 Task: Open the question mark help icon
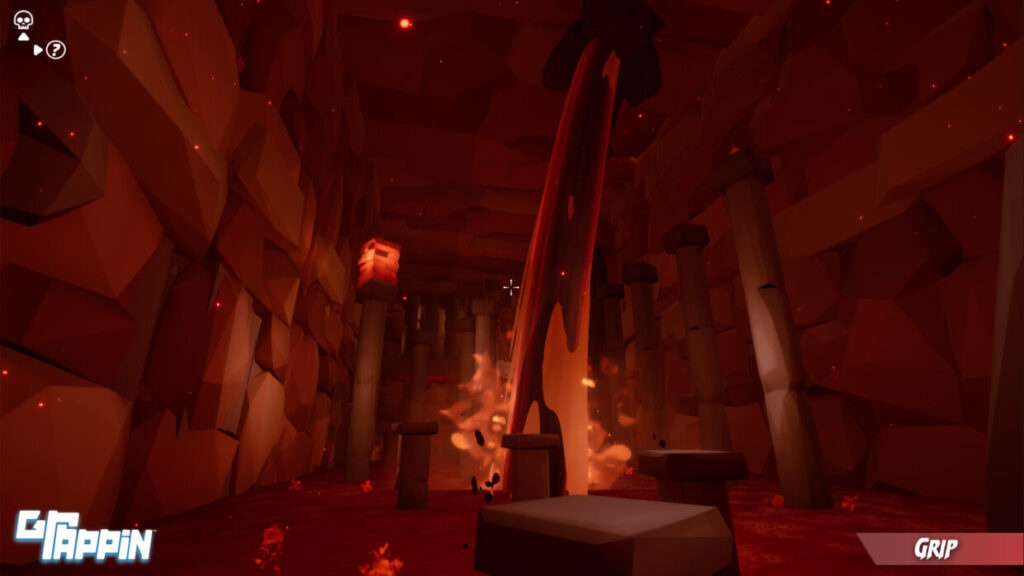(56, 49)
